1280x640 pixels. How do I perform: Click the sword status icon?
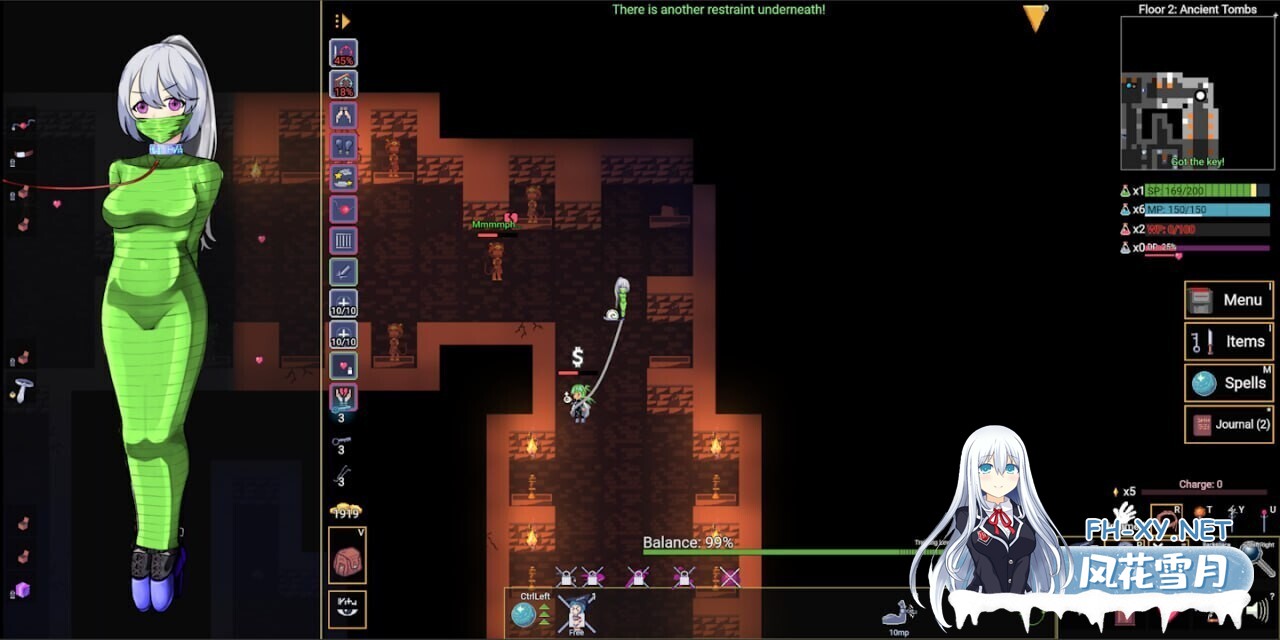[x=344, y=271]
